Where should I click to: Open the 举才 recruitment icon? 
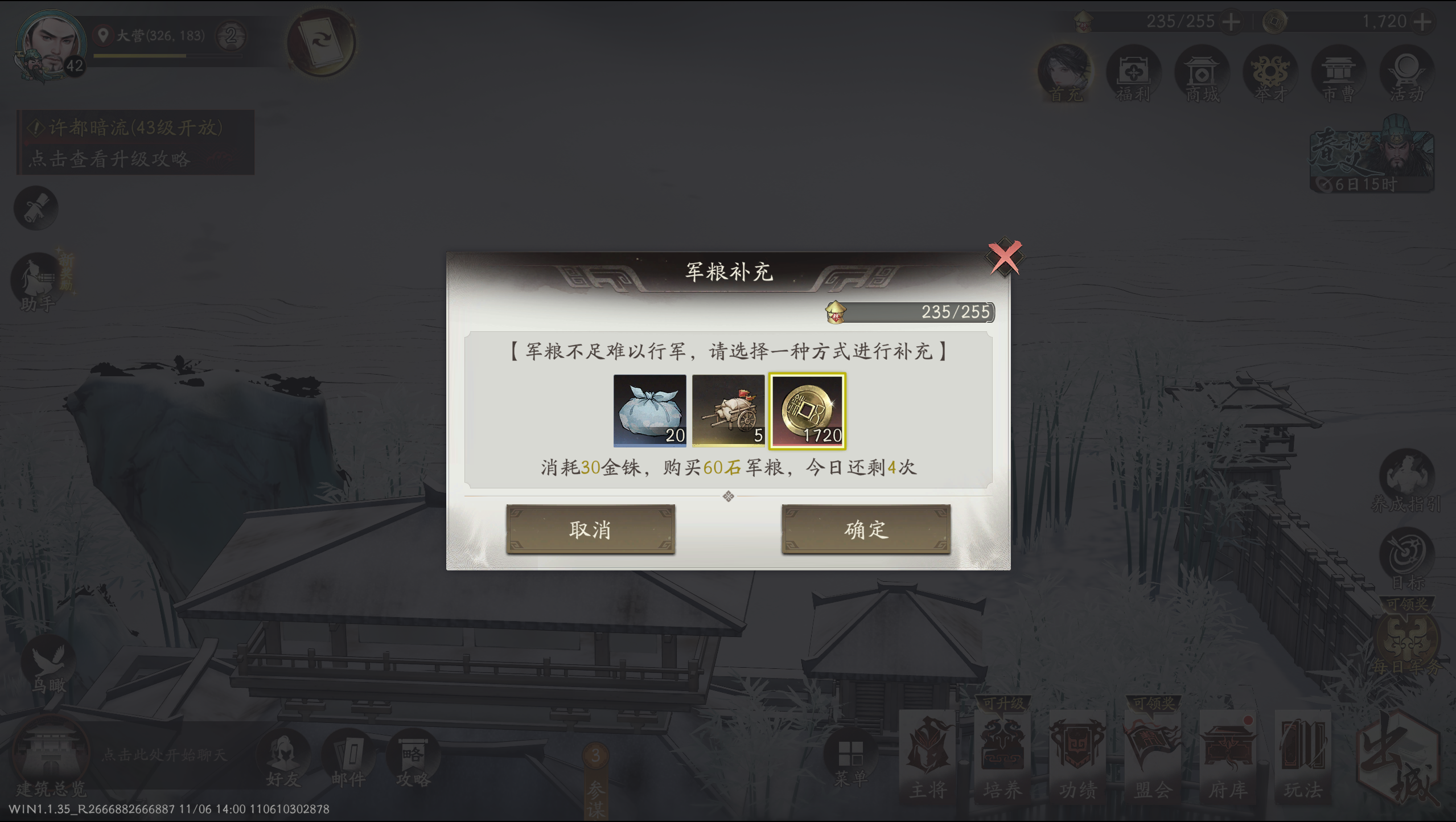pos(1271,74)
